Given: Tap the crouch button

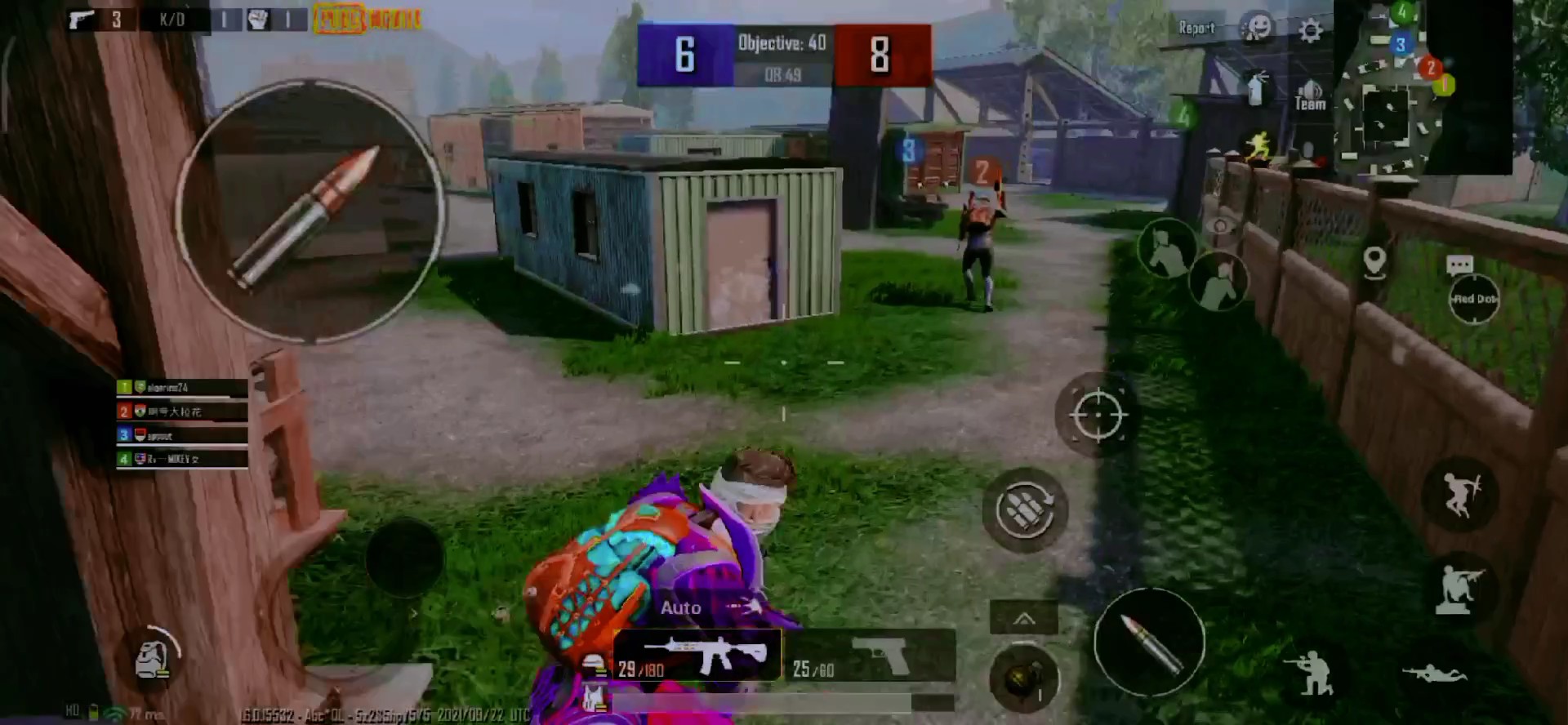Looking at the screenshot, I should pyautogui.click(x=1459, y=588).
